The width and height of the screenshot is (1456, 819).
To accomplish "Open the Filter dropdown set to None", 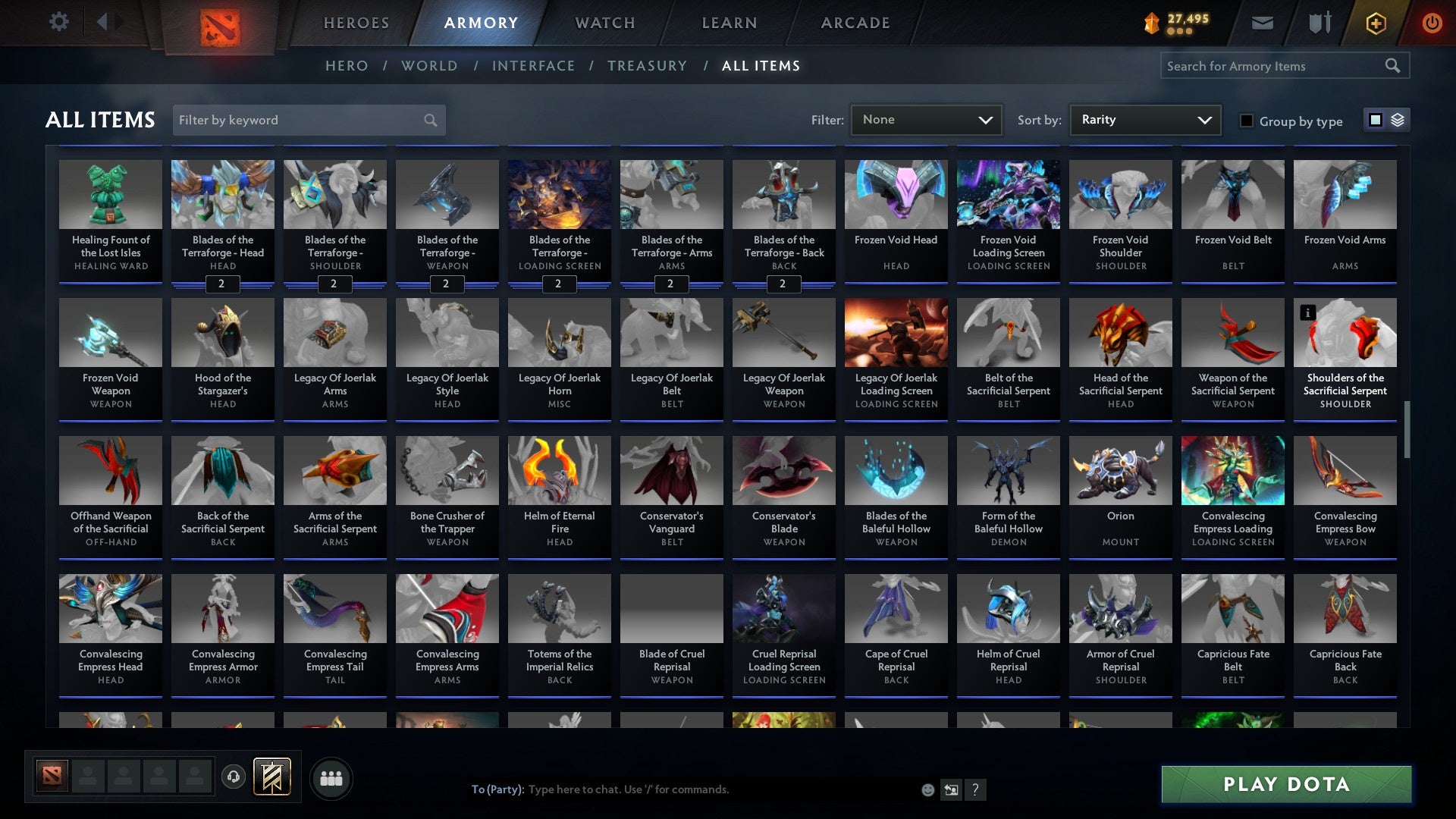I will click(926, 119).
